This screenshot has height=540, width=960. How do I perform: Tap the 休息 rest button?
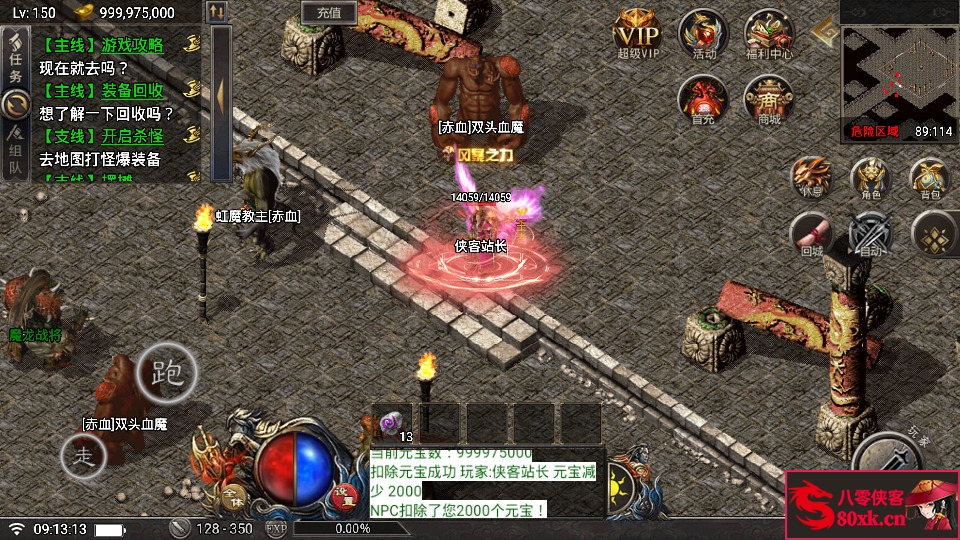tap(811, 178)
